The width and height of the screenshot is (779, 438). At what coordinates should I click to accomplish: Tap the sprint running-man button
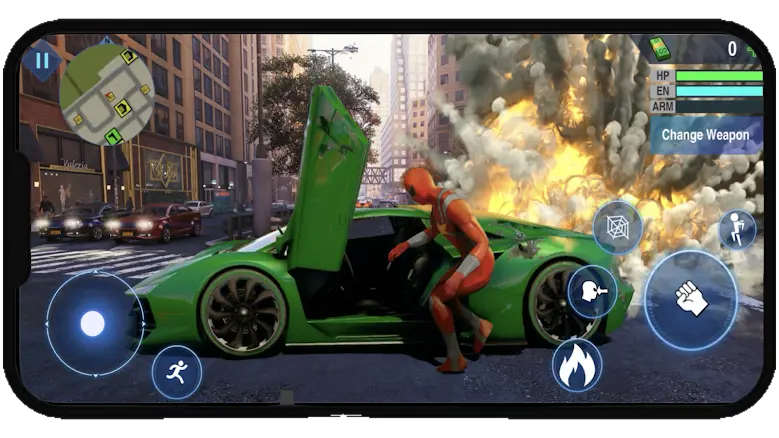click(177, 372)
